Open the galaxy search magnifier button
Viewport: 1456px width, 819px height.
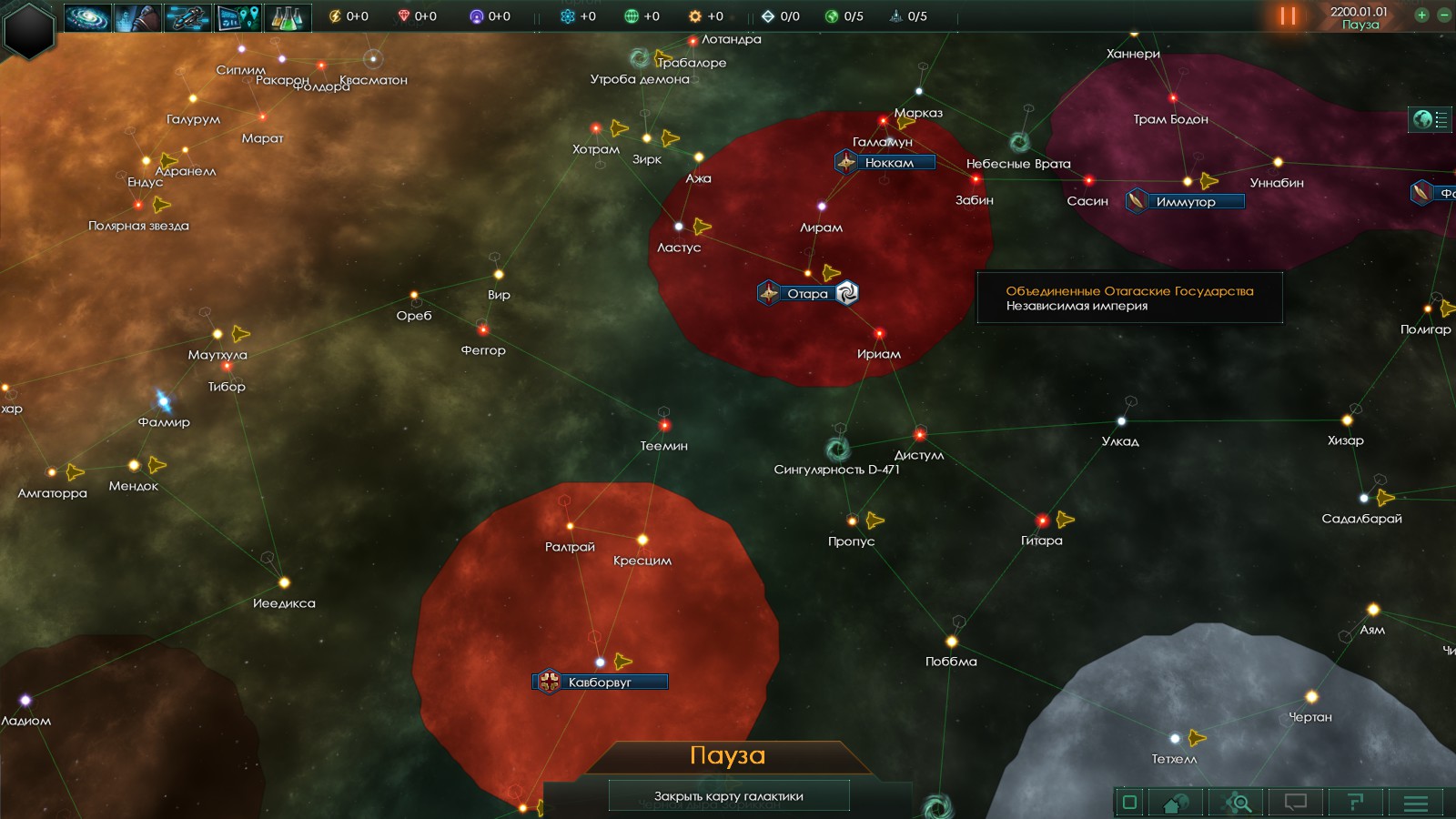point(1238,803)
